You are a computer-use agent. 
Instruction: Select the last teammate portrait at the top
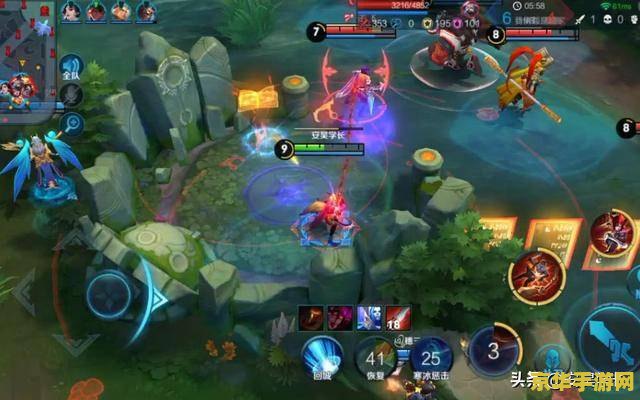(x=145, y=11)
